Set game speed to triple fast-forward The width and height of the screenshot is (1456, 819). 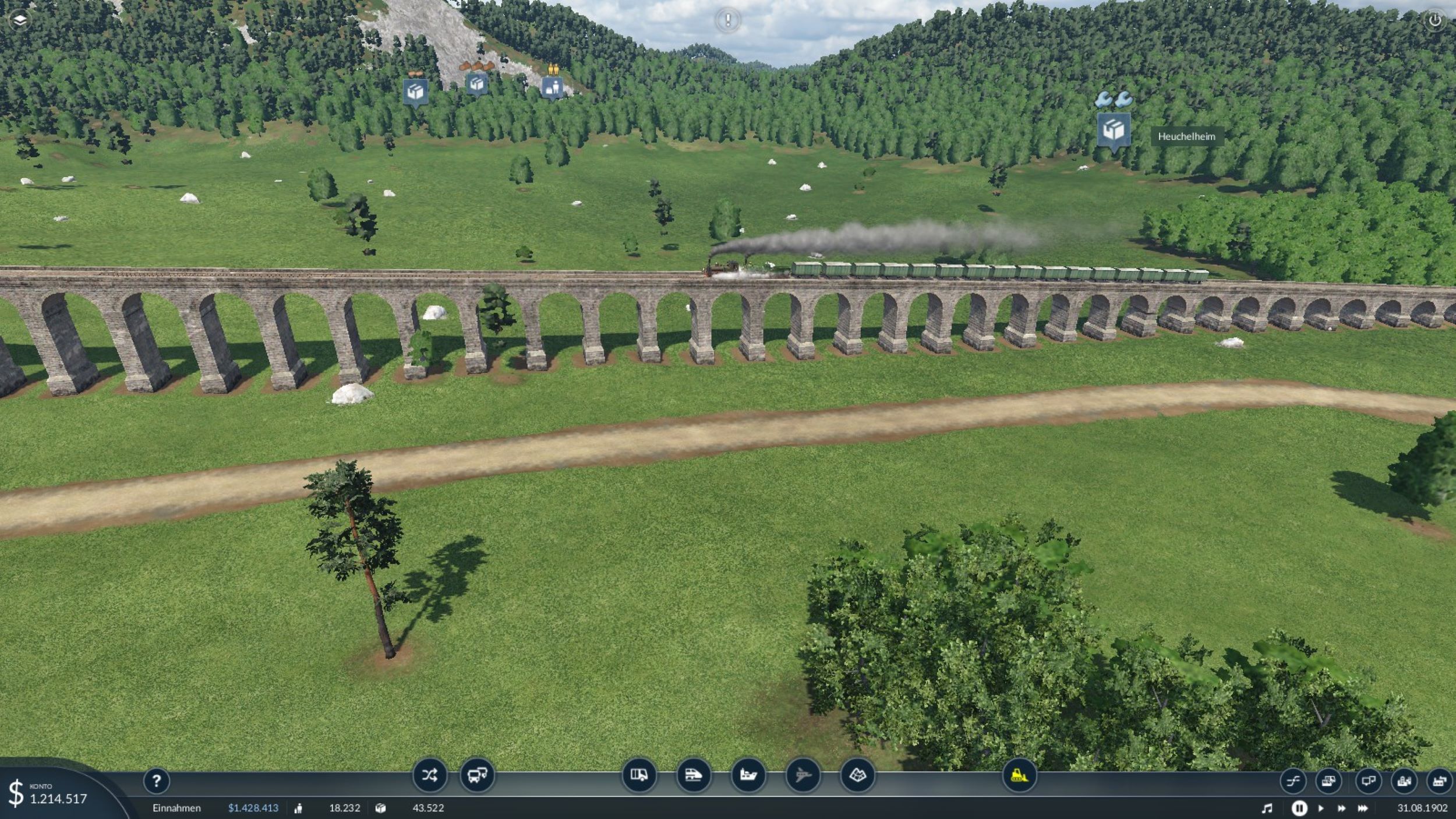[1363, 808]
